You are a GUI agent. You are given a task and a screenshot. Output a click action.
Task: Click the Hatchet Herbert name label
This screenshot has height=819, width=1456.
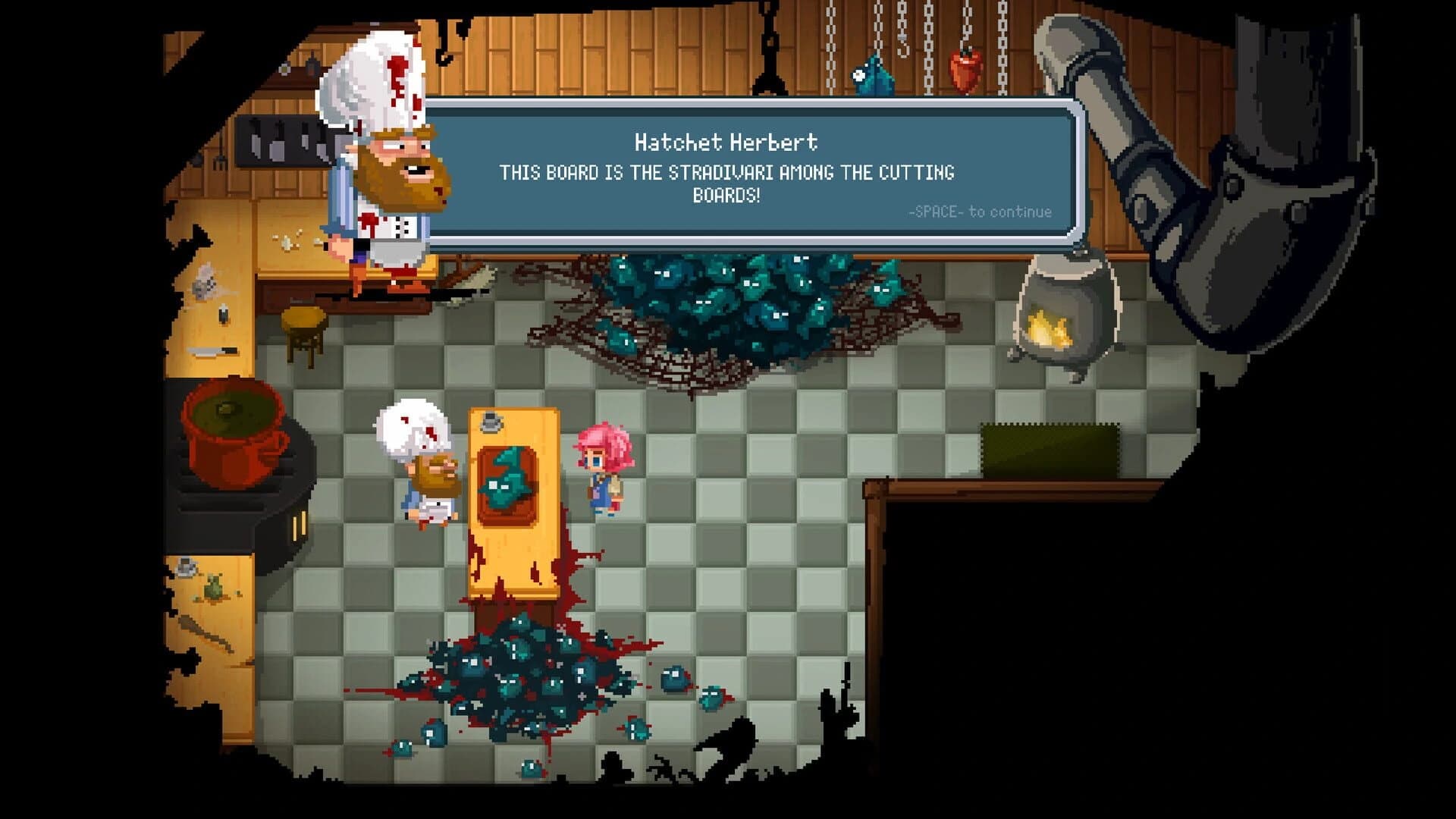pos(726,143)
